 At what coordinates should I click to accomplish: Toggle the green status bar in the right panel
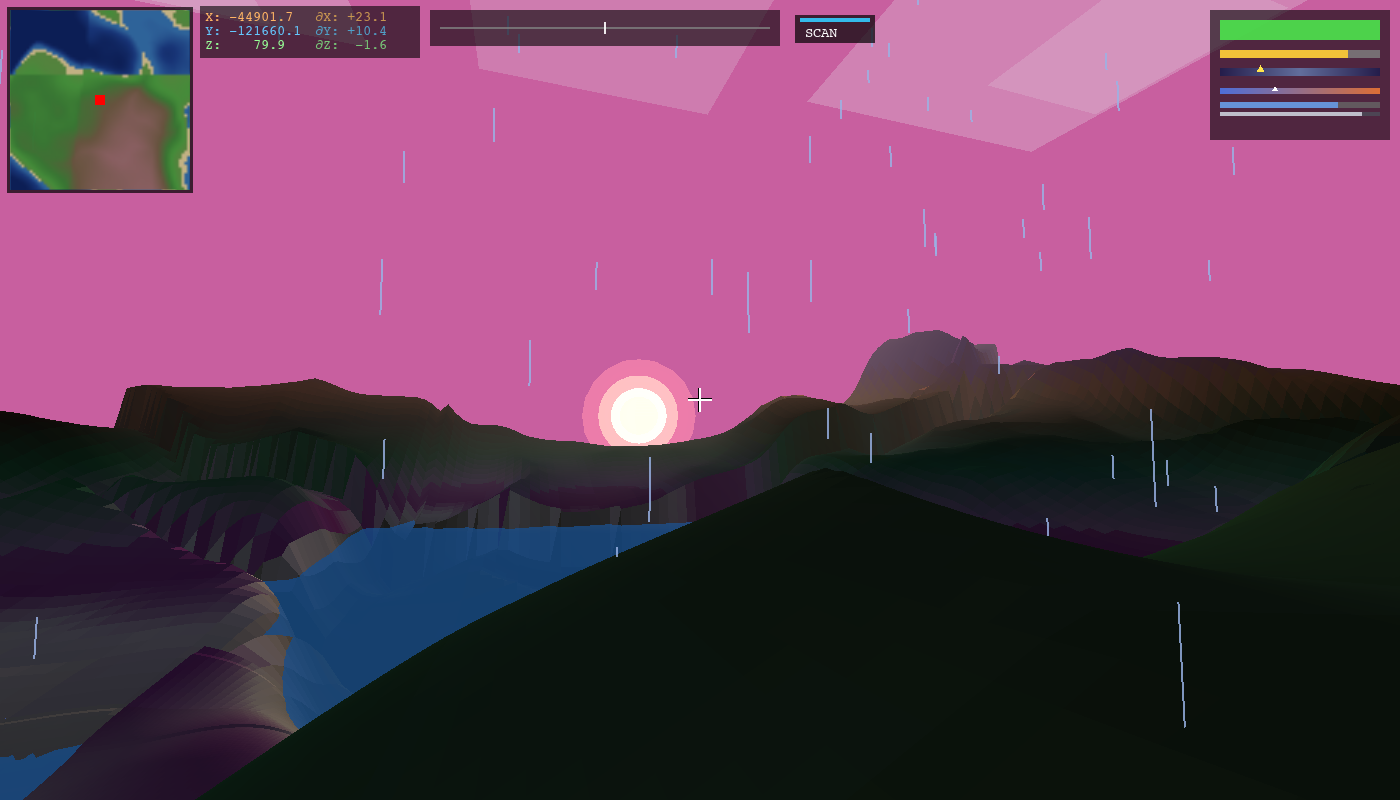[x=1300, y=30]
